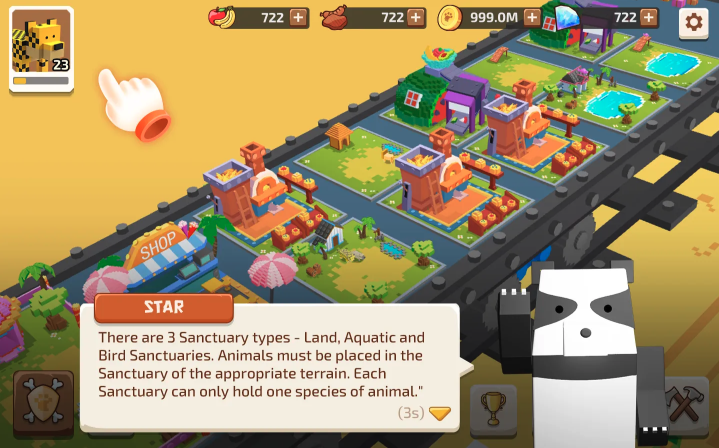Buy more gold coins via plus button
Image resolution: width=719 pixels, height=448 pixels.
pos(532,17)
